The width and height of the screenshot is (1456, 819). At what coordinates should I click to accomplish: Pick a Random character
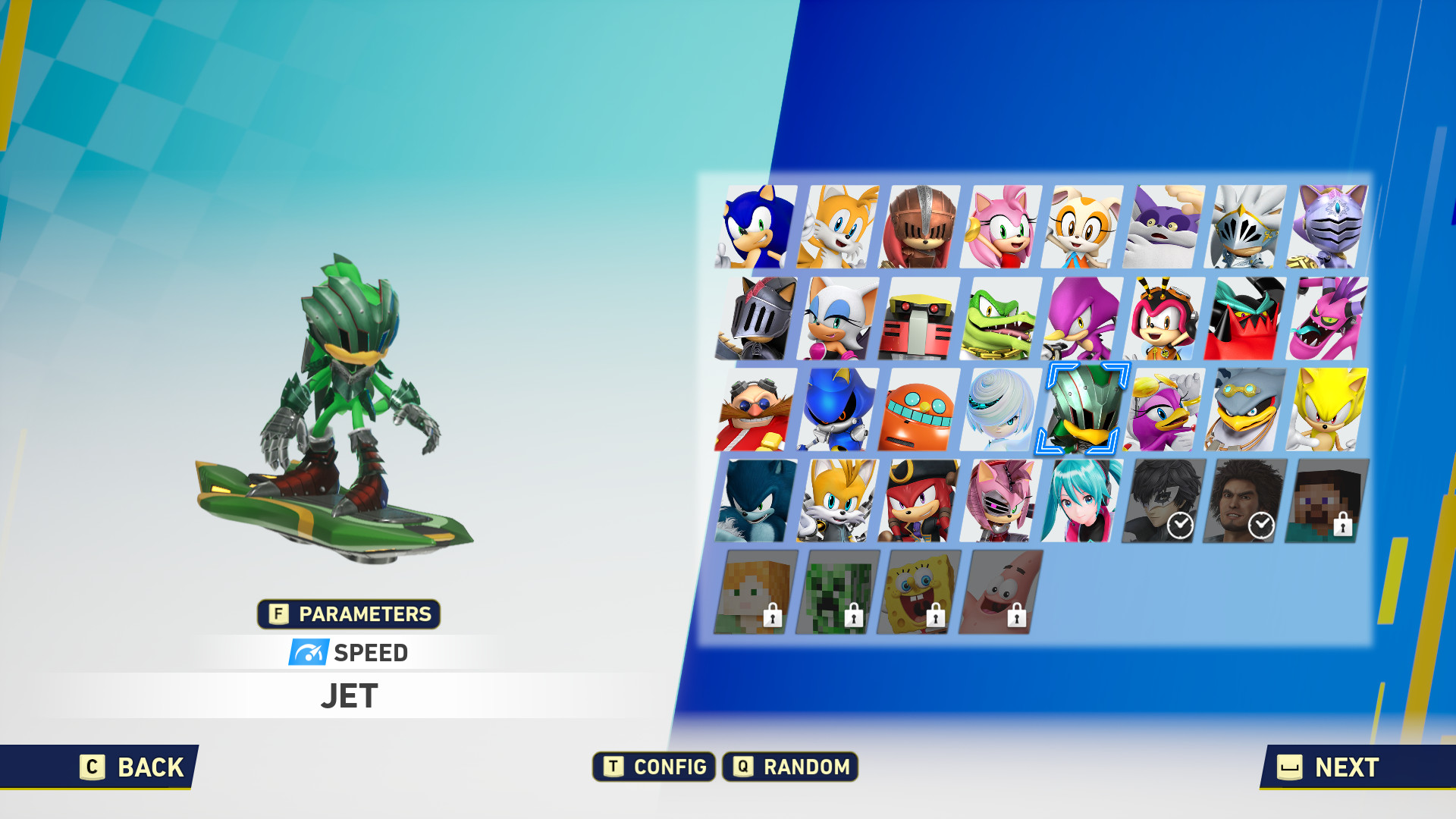[x=790, y=767]
